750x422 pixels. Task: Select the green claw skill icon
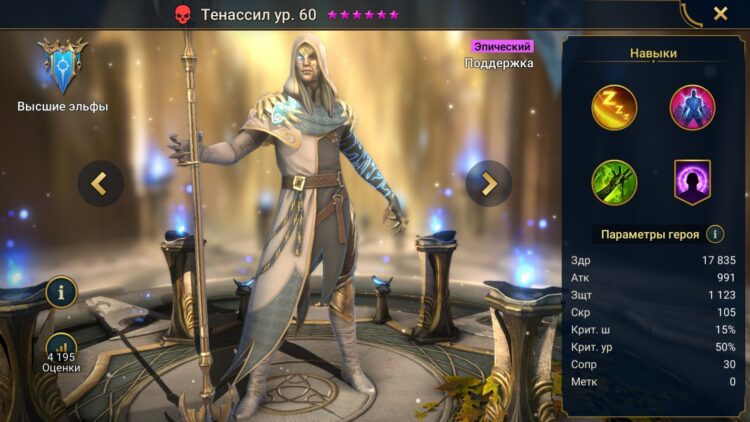tap(614, 182)
